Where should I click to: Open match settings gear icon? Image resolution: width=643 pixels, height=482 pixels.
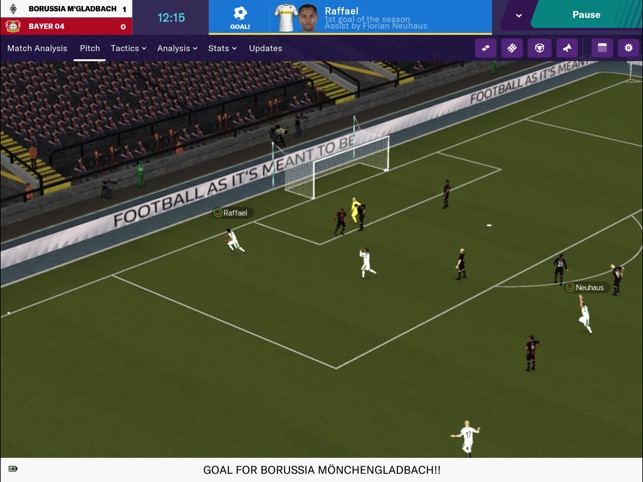coord(628,48)
